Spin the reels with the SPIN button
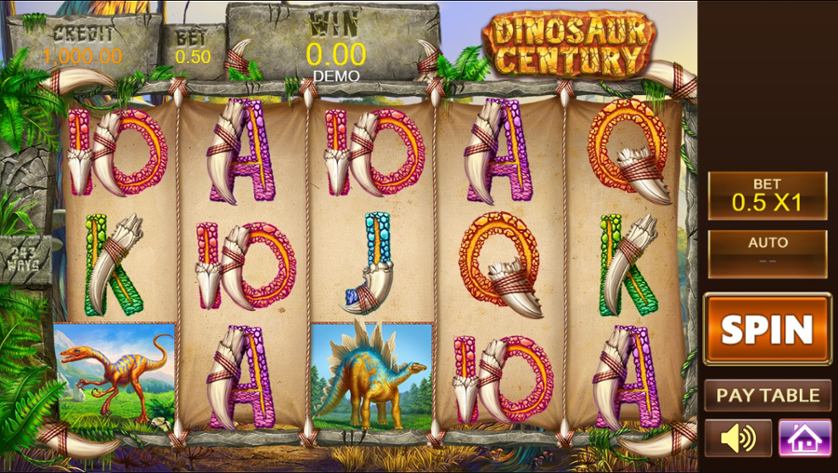The width and height of the screenshot is (838, 473). 767,328
